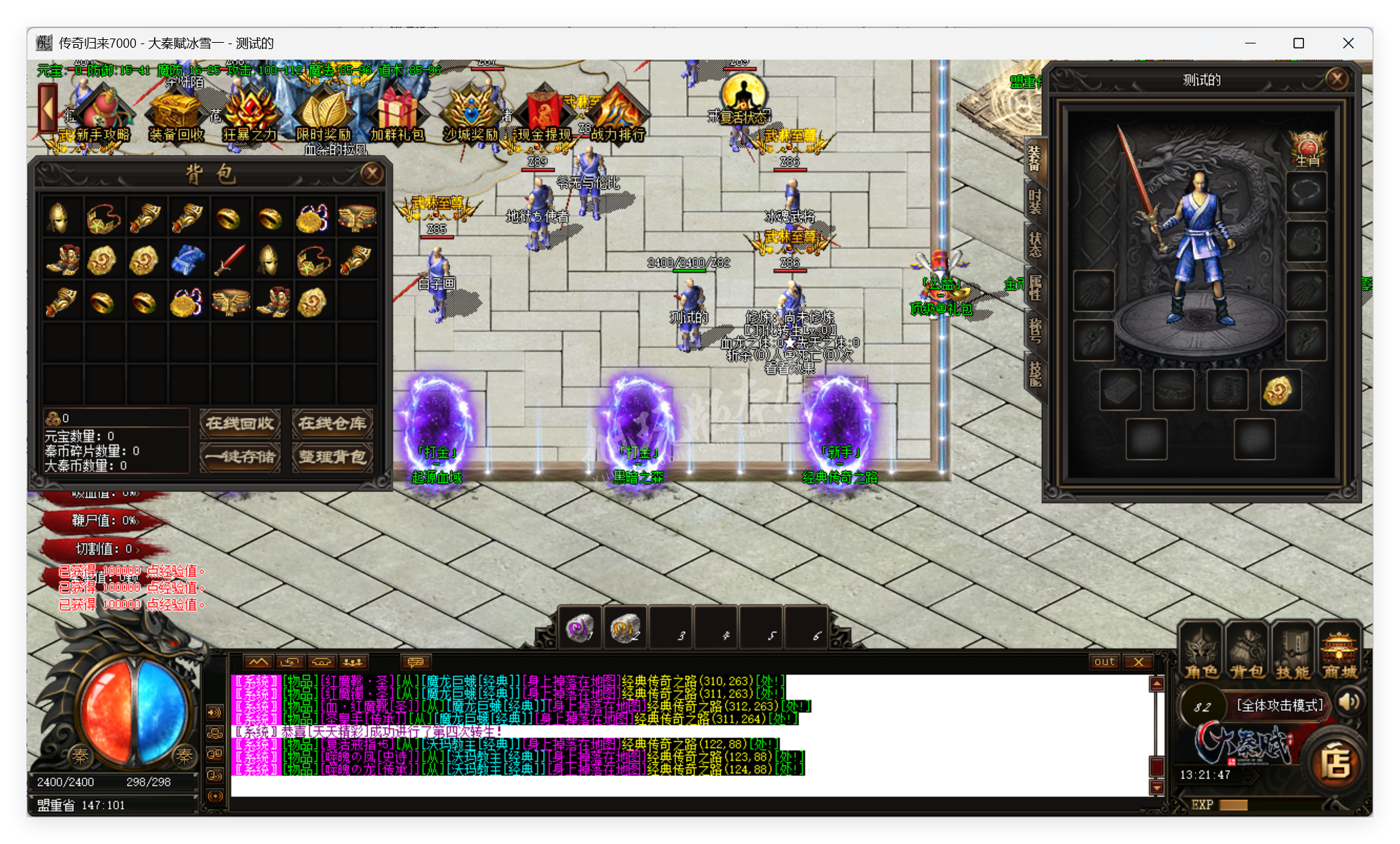Pop out chat with the out button
Viewport: 1400px width, 844px height.
pos(1104,661)
